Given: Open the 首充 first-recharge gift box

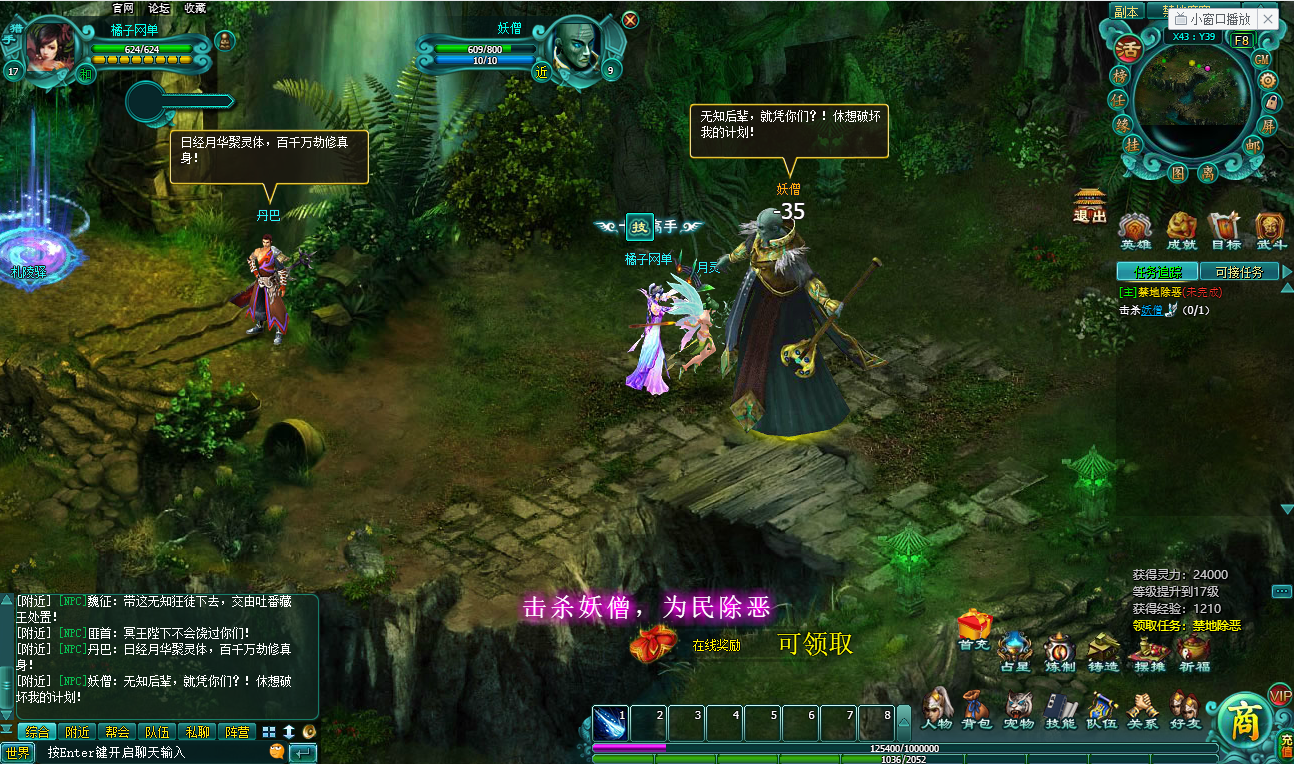Looking at the screenshot, I should click(973, 628).
